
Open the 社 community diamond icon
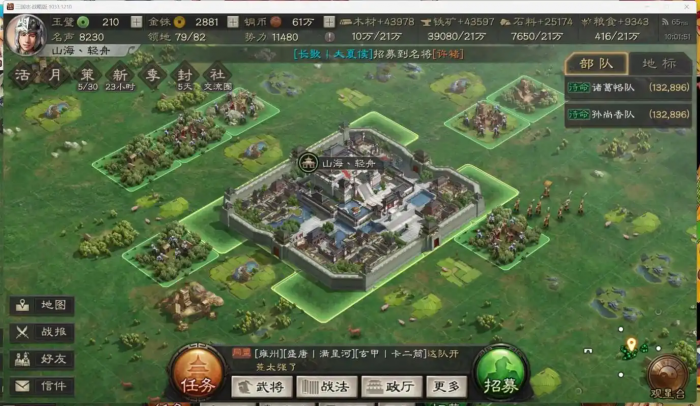pos(215,73)
